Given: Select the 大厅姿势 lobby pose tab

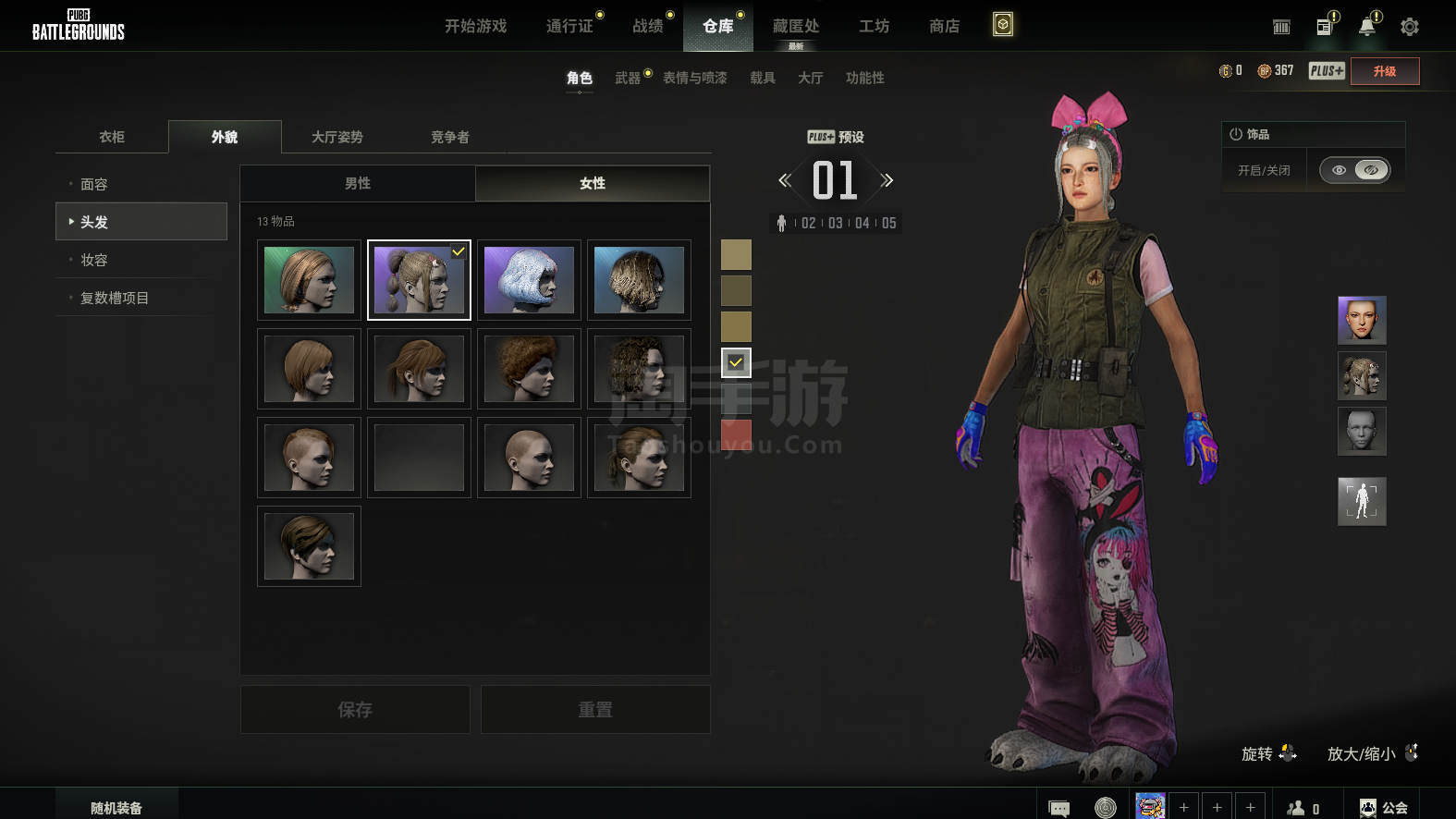Looking at the screenshot, I should [336, 137].
